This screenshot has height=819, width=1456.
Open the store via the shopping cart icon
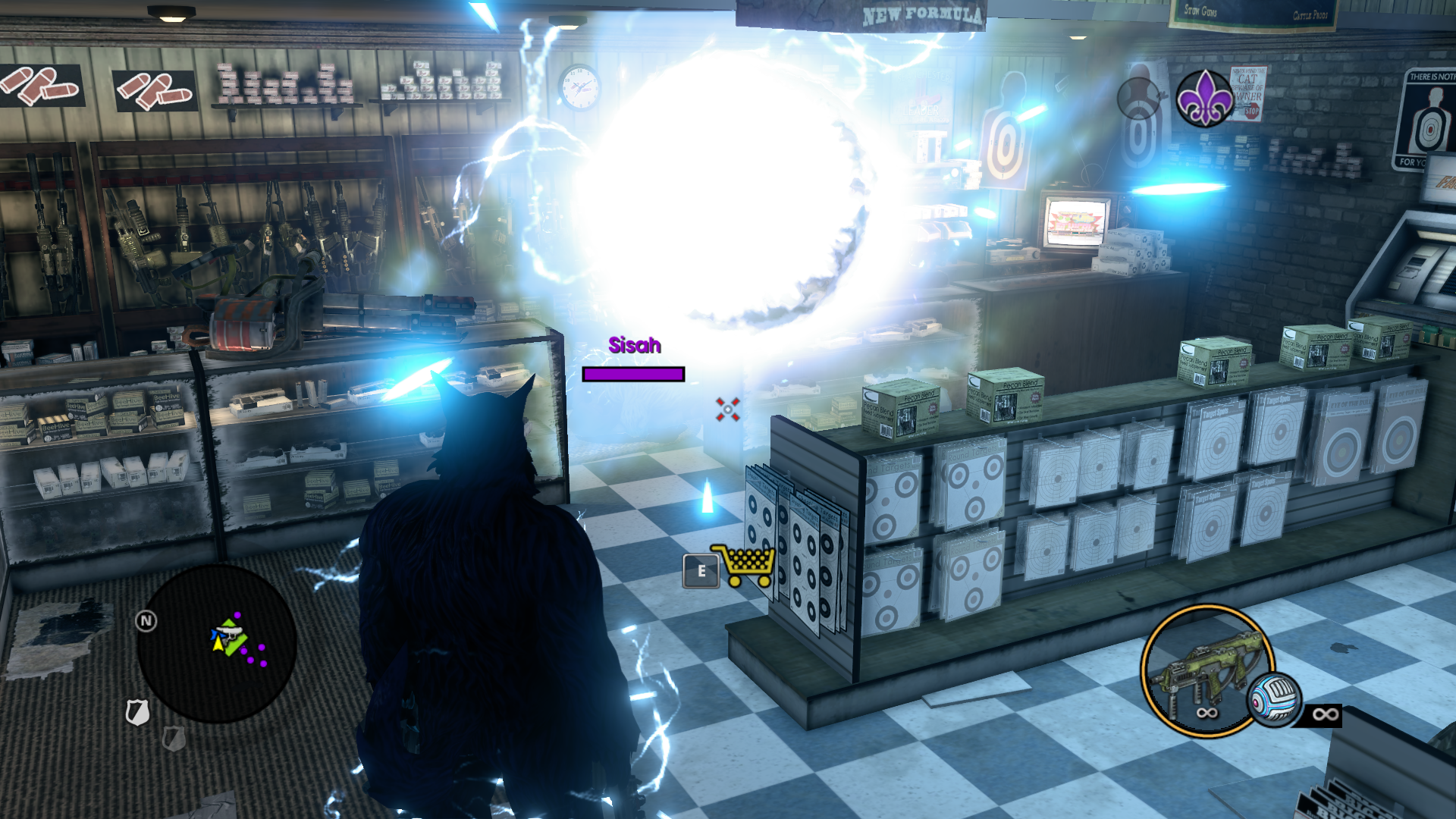click(x=743, y=566)
